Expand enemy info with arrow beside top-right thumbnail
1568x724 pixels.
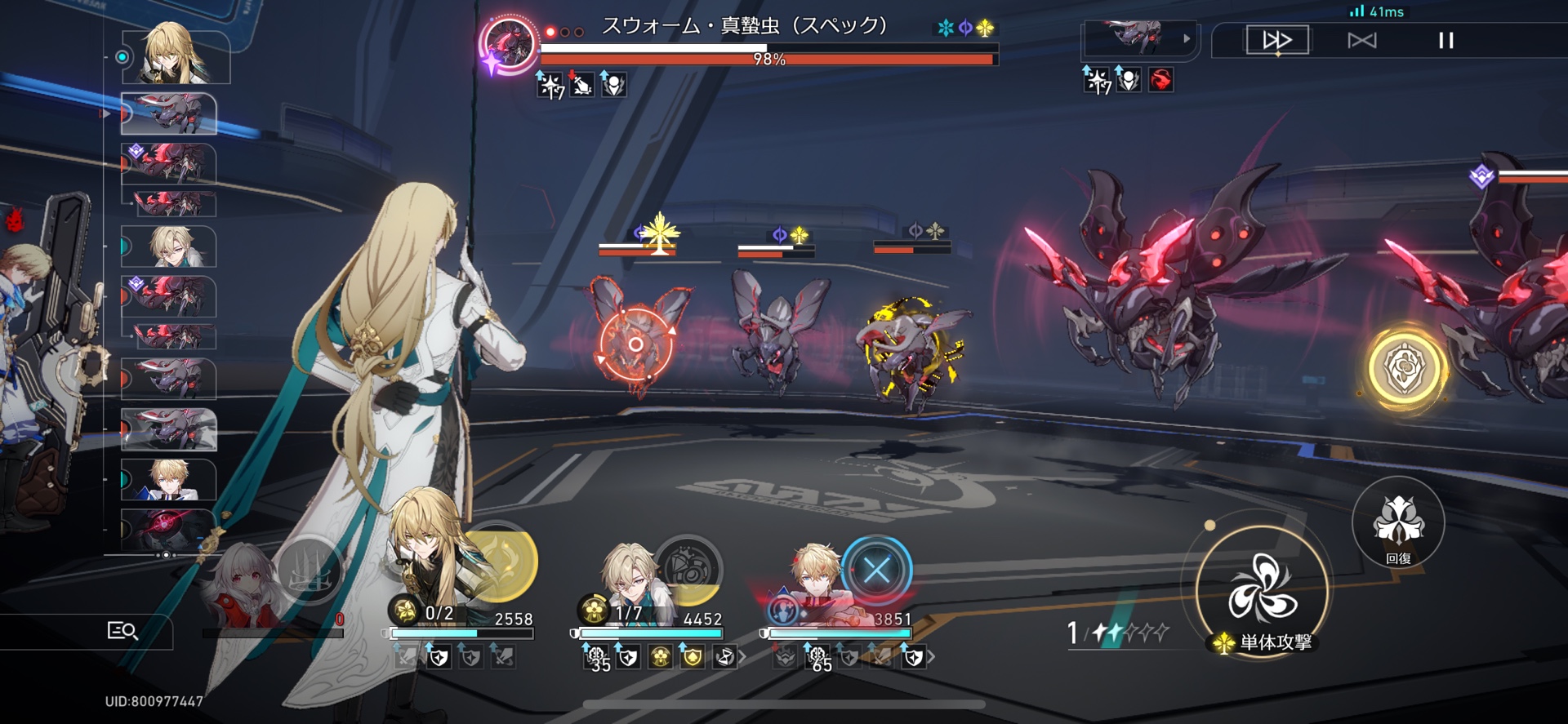tap(1186, 38)
